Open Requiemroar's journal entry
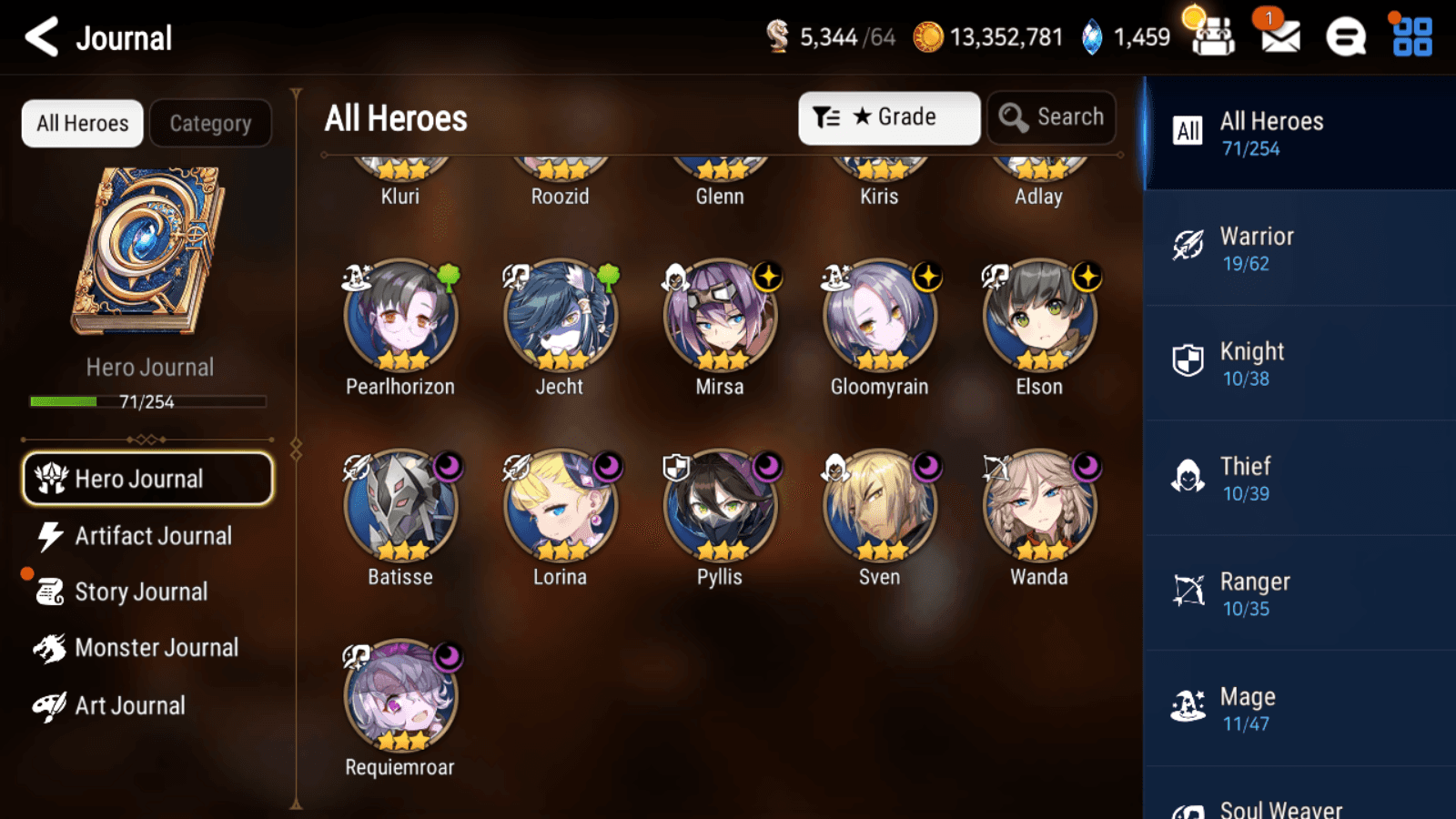The height and width of the screenshot is (819, 1456). pos(400,697)
